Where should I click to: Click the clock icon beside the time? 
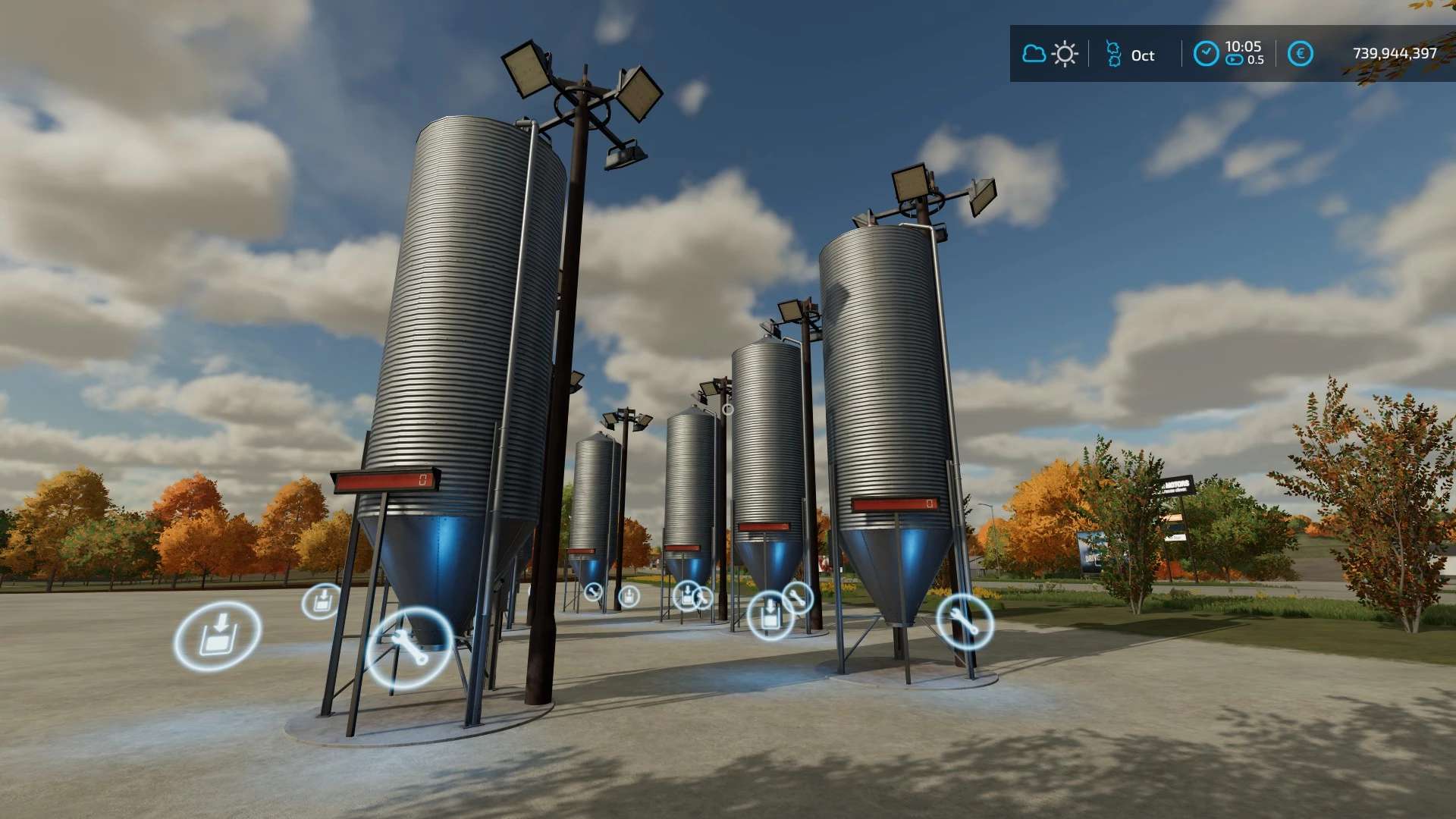click(x=1206, y=54)
